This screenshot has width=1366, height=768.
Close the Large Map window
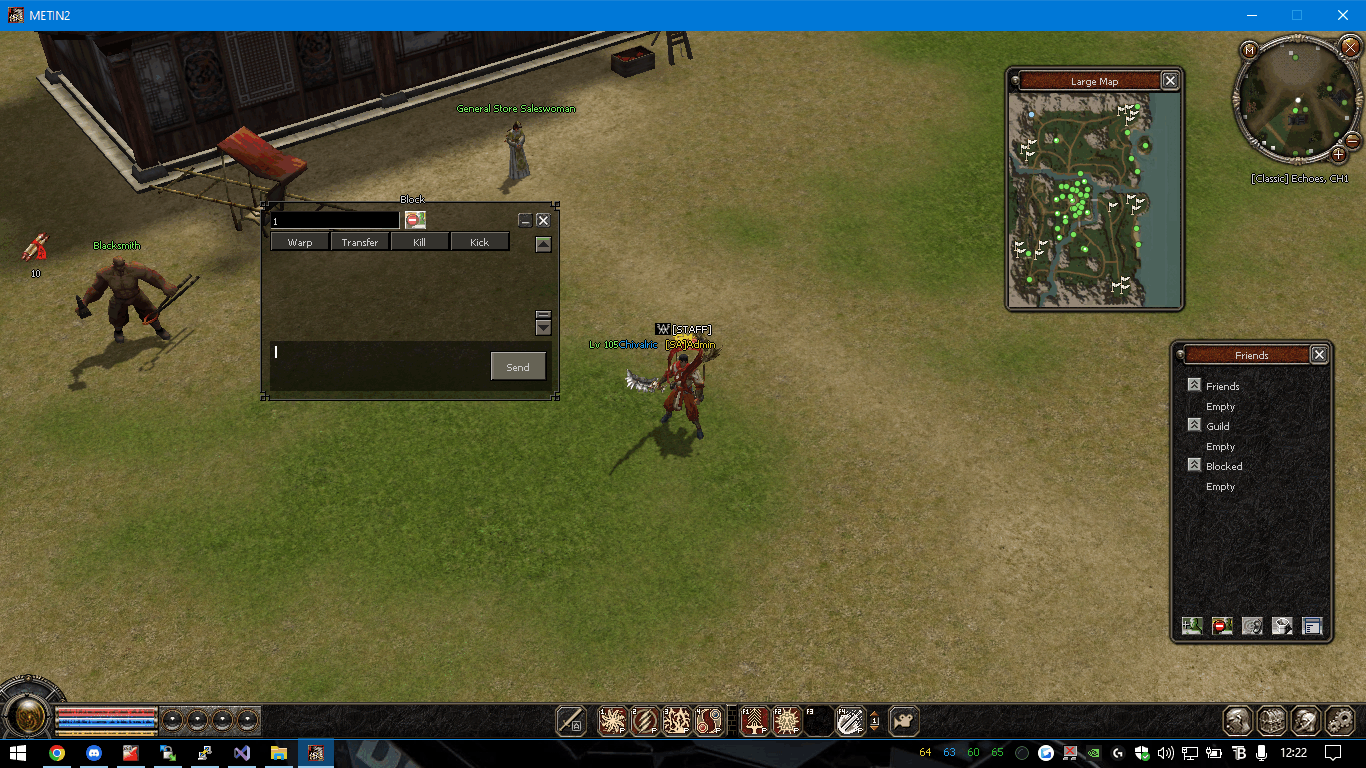point(1170,81)
